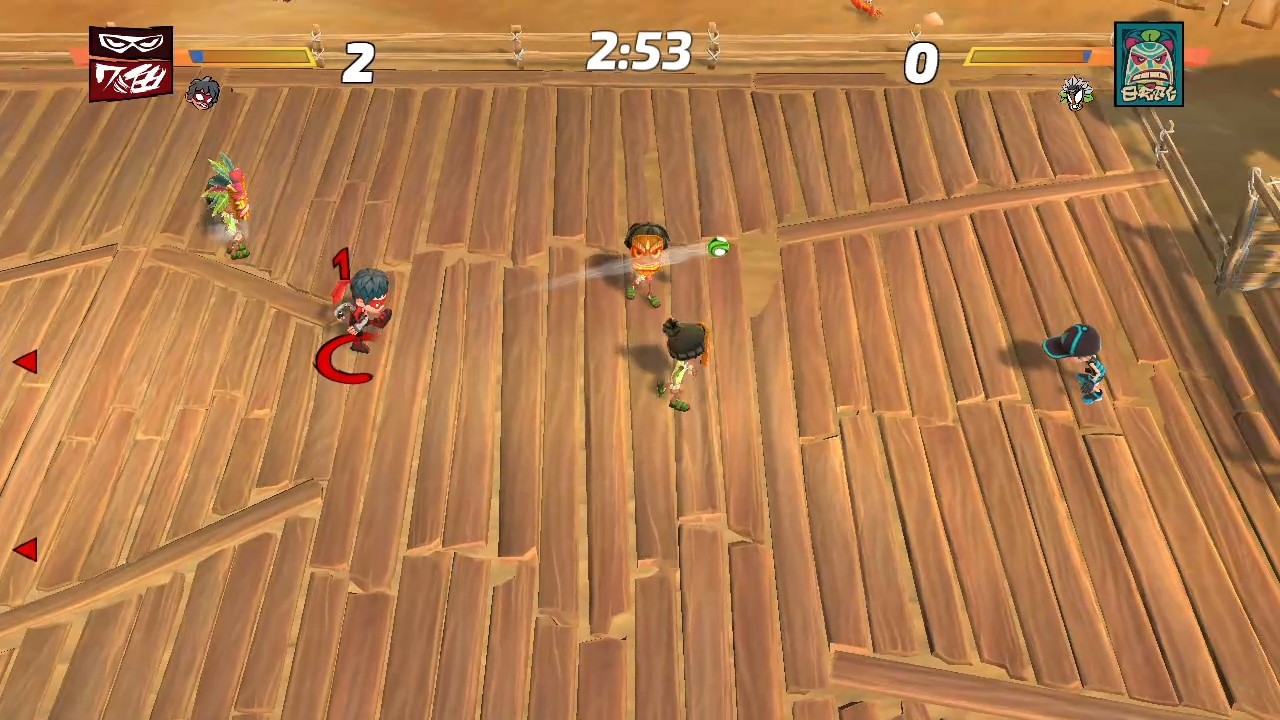Click the red-masked player portrait icon
The image size is (1280, 720).
click(x=203, y=93)
